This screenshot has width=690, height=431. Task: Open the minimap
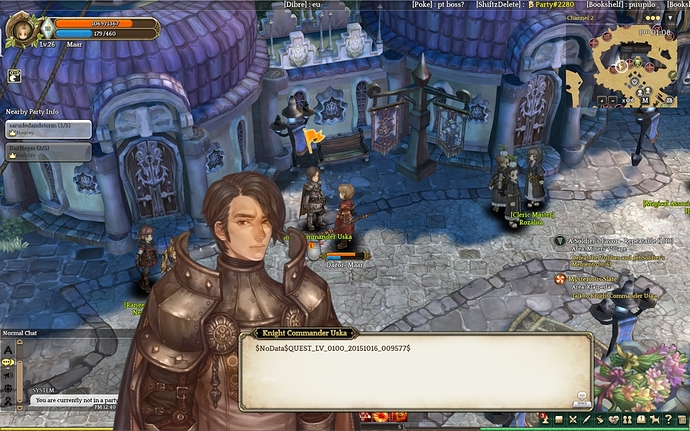pyautogui.click(x=630, y=62)
